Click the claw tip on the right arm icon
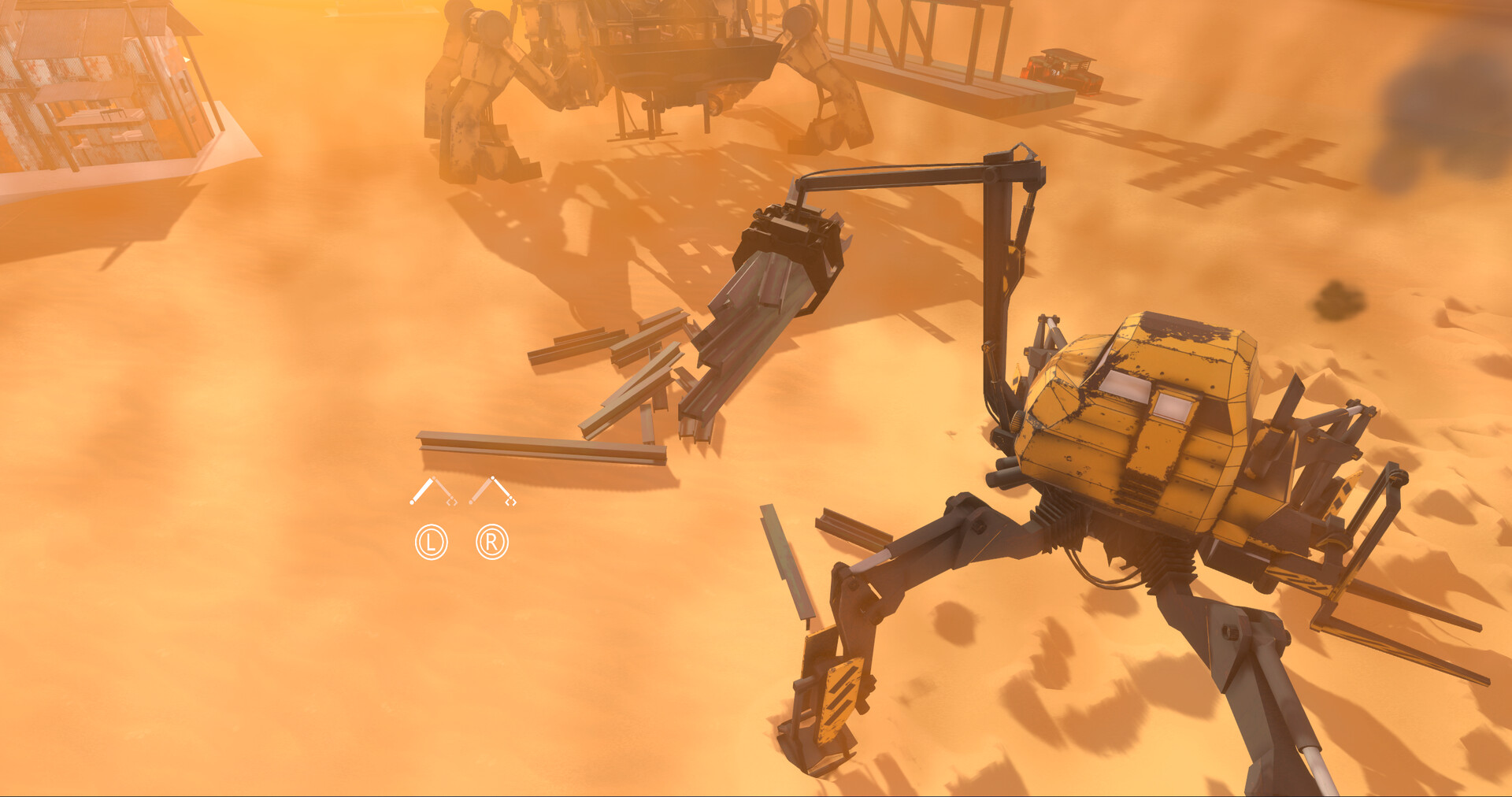This screenshot has width=1512, height=797. 510,502
